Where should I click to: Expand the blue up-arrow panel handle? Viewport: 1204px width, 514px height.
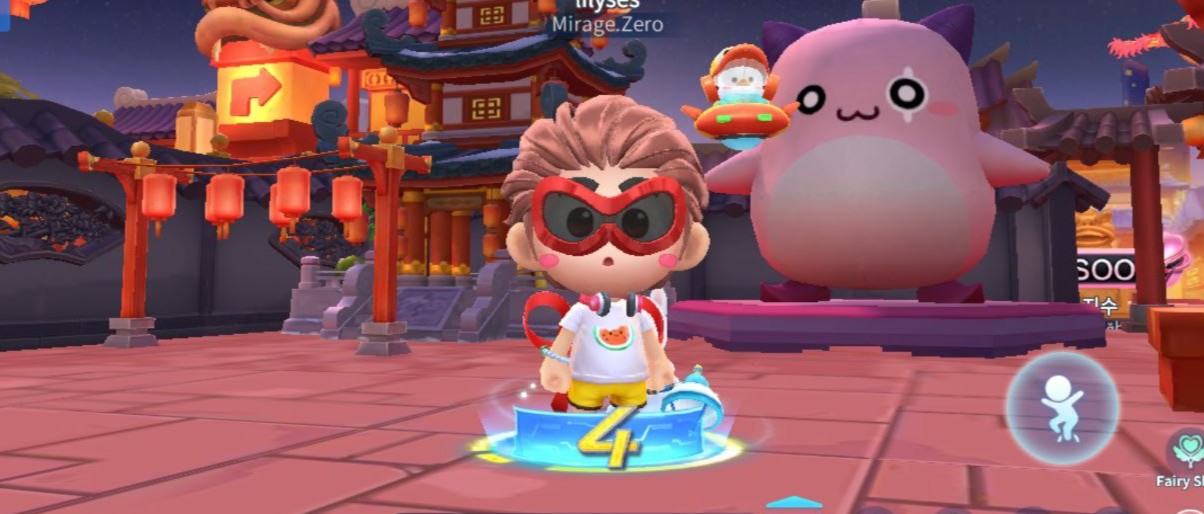794,502
